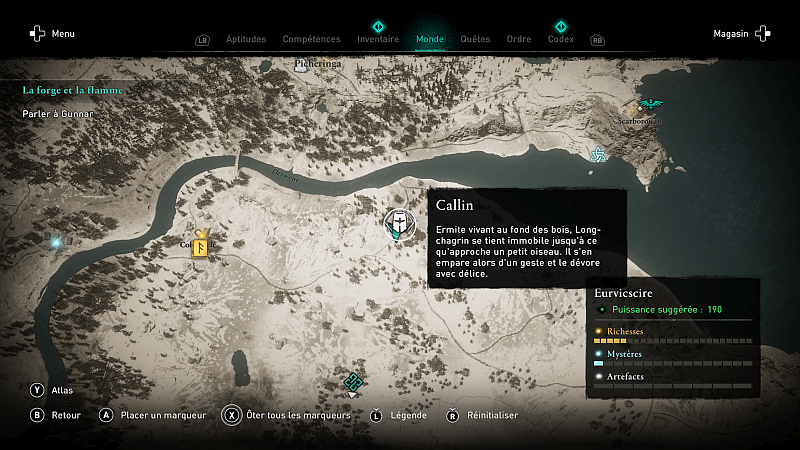
Task: Open the Quêtes tab
Action: [475, 39]
